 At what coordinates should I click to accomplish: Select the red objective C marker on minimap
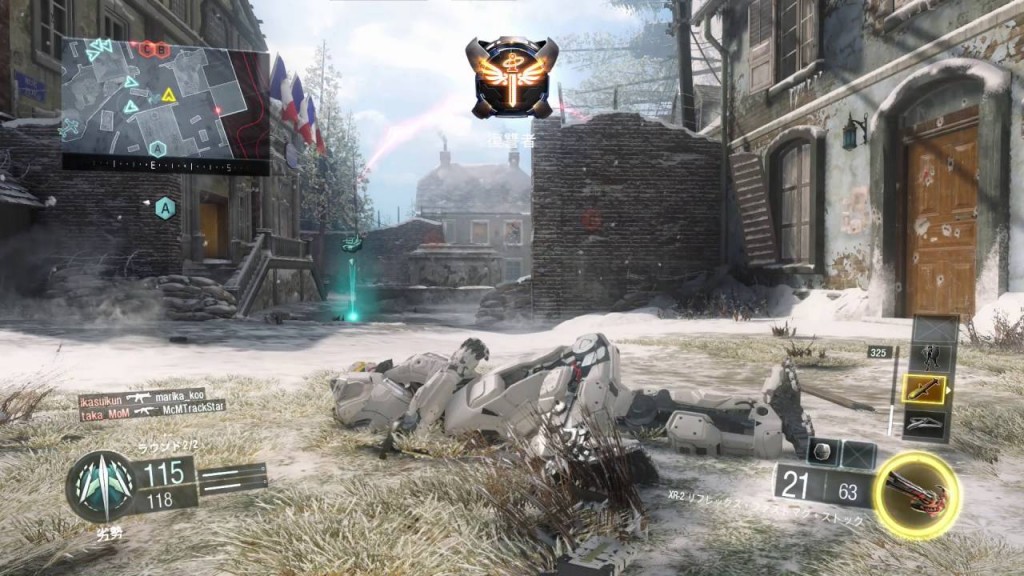(146, 48)
